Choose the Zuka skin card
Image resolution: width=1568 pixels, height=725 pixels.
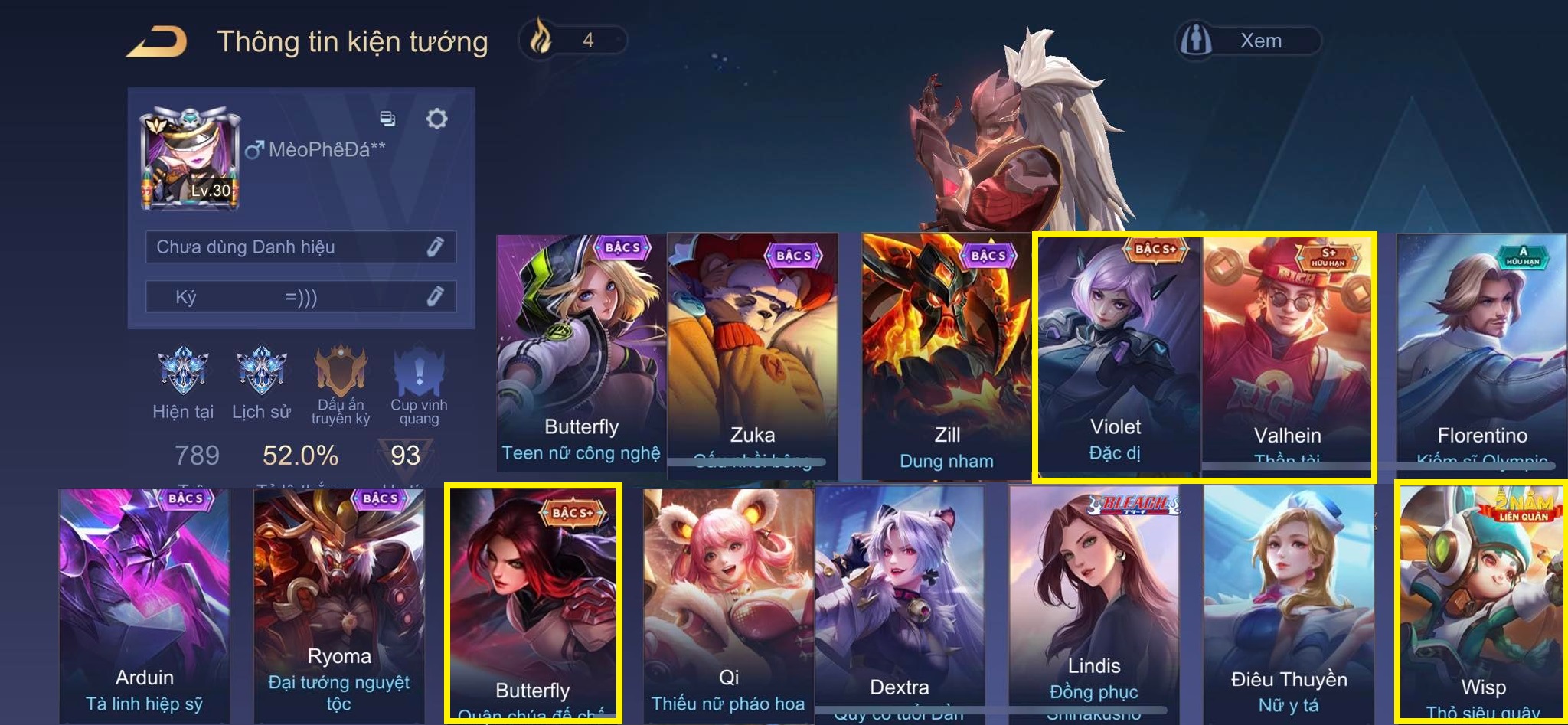752,352
